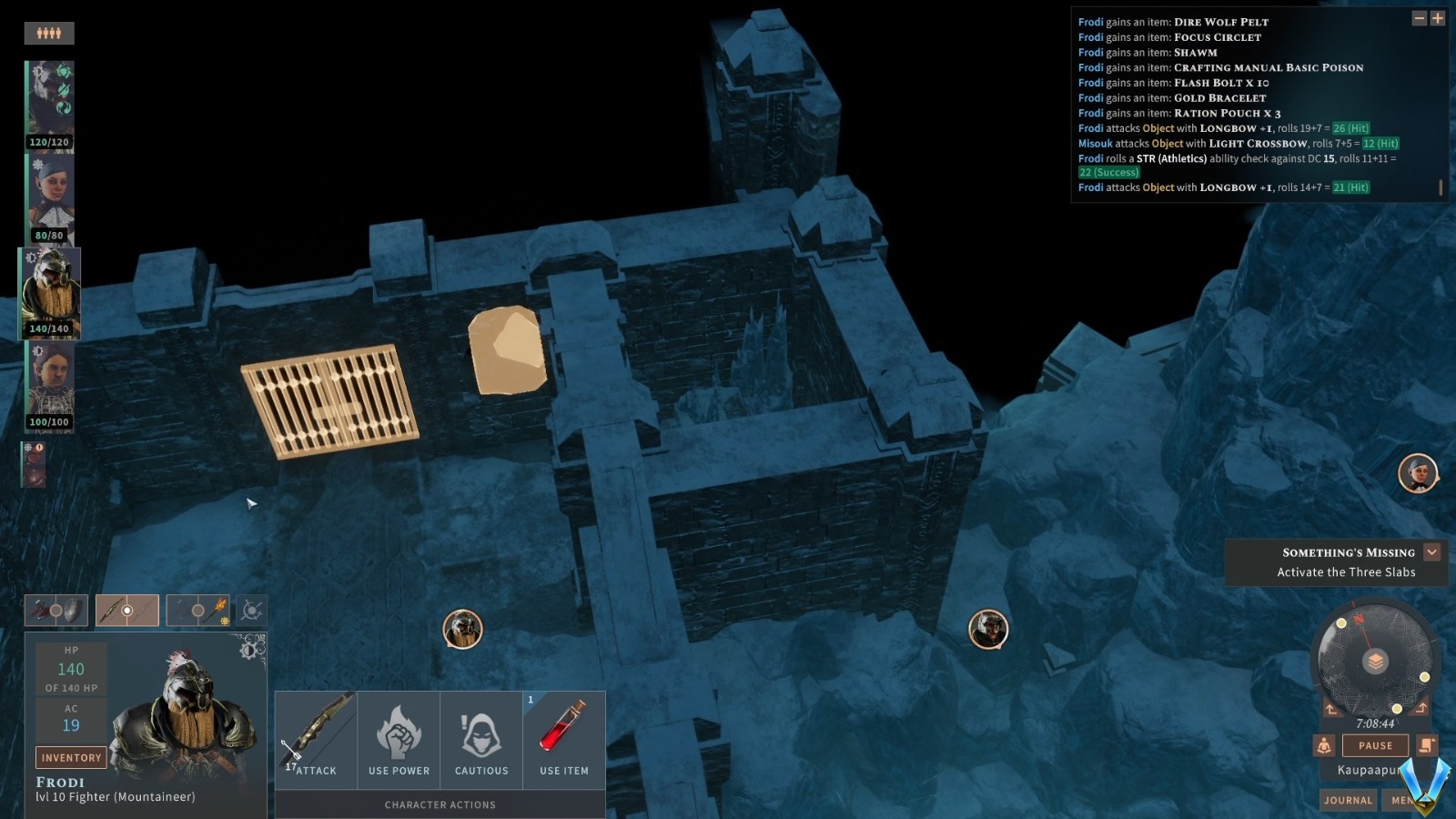Enable the Cautious stance
The width and height of the screenshot is (1456, 819).
click(481, 737)
